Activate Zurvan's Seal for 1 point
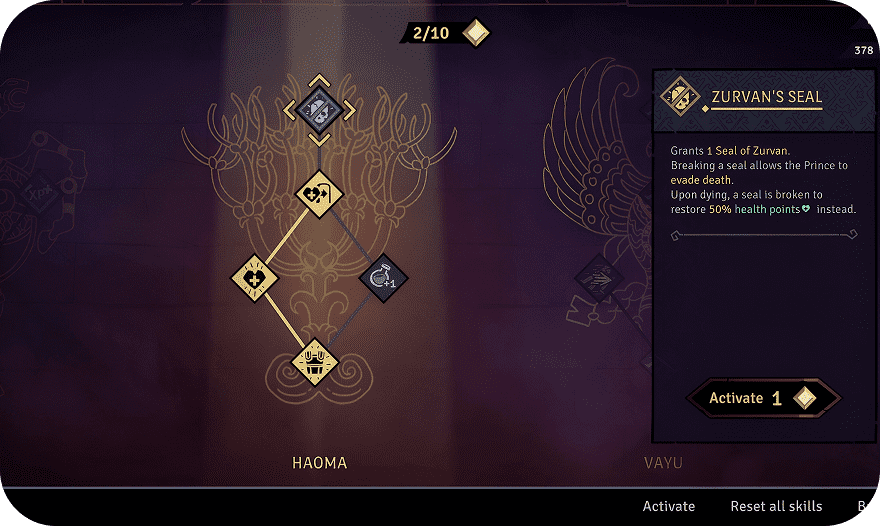The width and height of the screenshot is (880, 526). [x=763, y=398]
